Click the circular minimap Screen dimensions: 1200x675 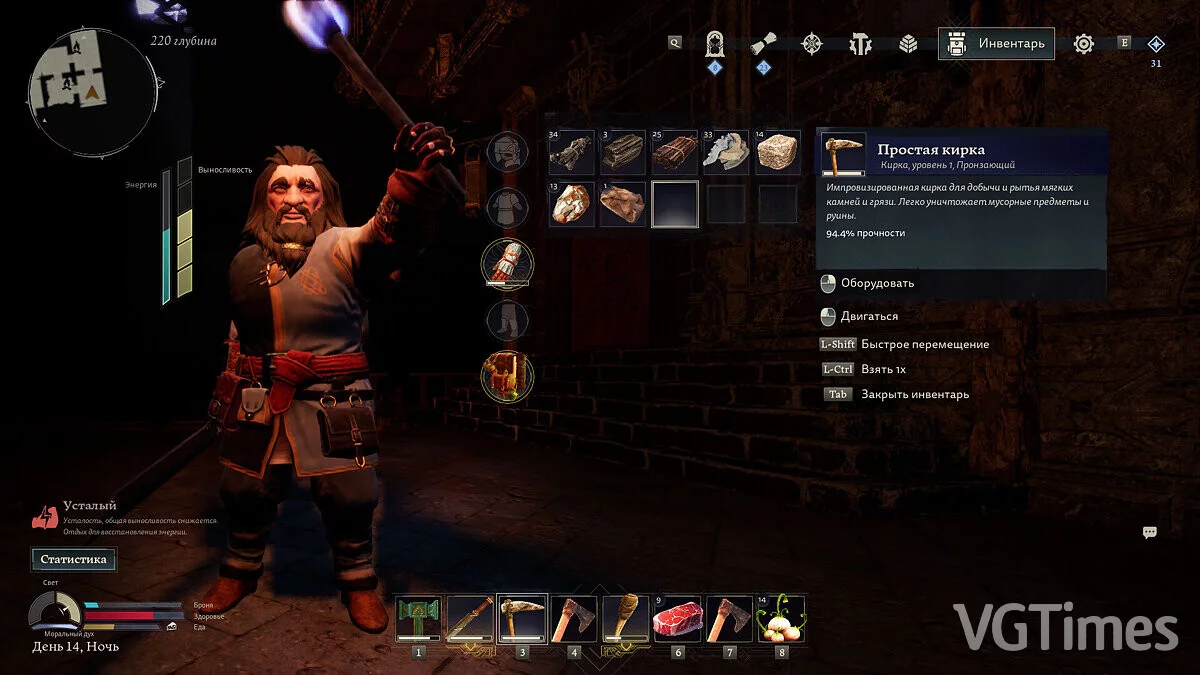[x=92, y=94]
